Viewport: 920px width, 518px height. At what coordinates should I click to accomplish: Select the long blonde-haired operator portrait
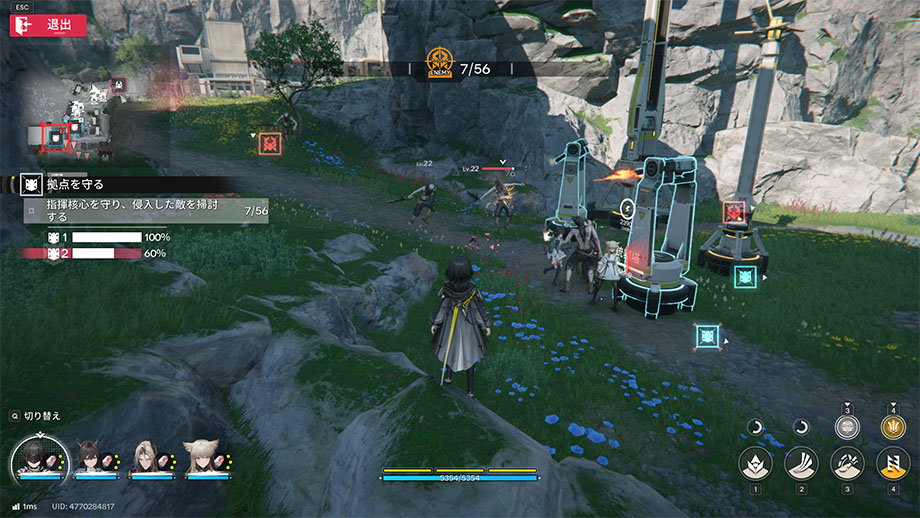(x=146, y=460)
